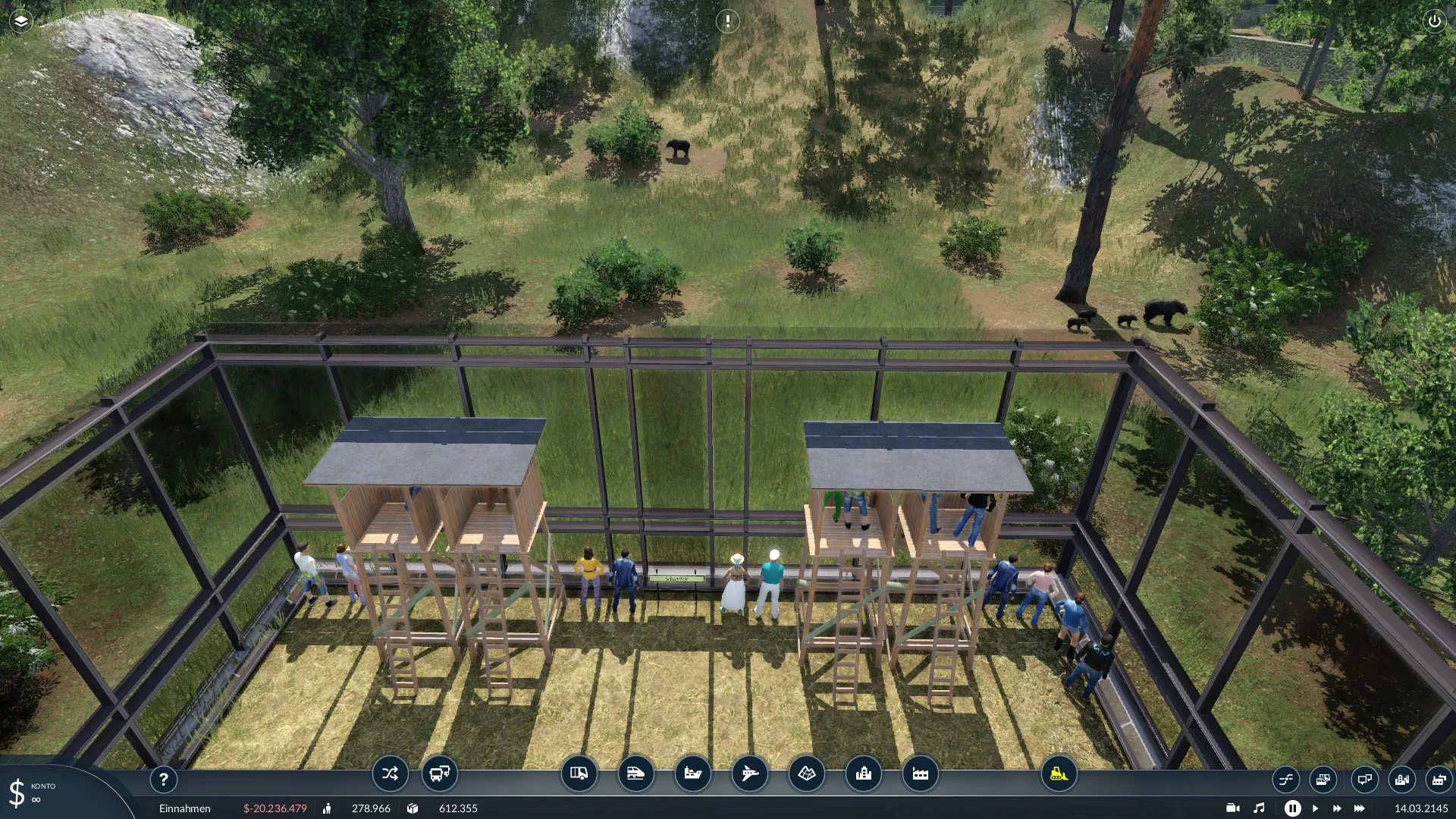Toggle the camera tool icon
Viewport: 1456px width, 819px height.
[1233, 808]
